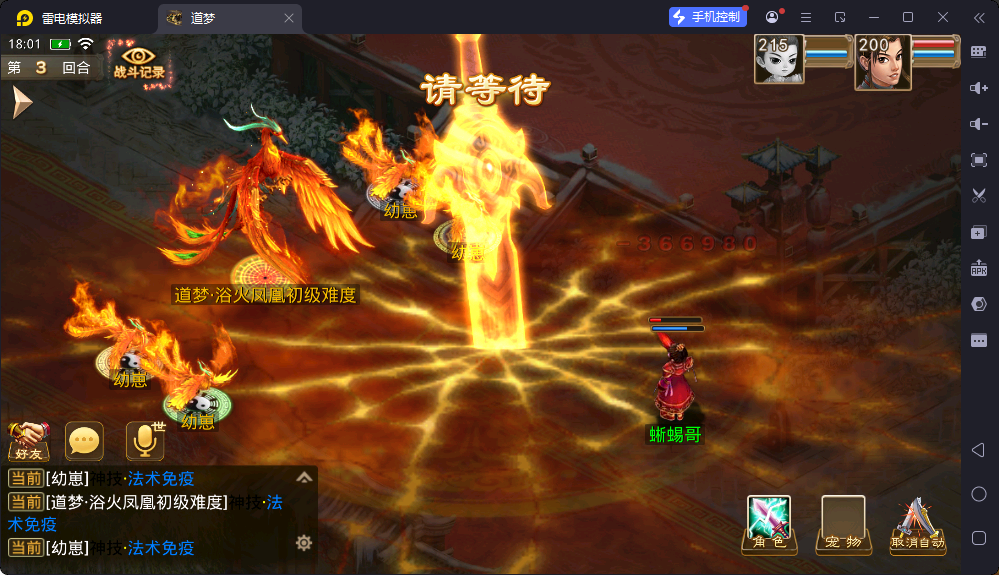The image size is (999, 575).
Task: Toggle the arrow expander below round counter
Action: (22, 102)
